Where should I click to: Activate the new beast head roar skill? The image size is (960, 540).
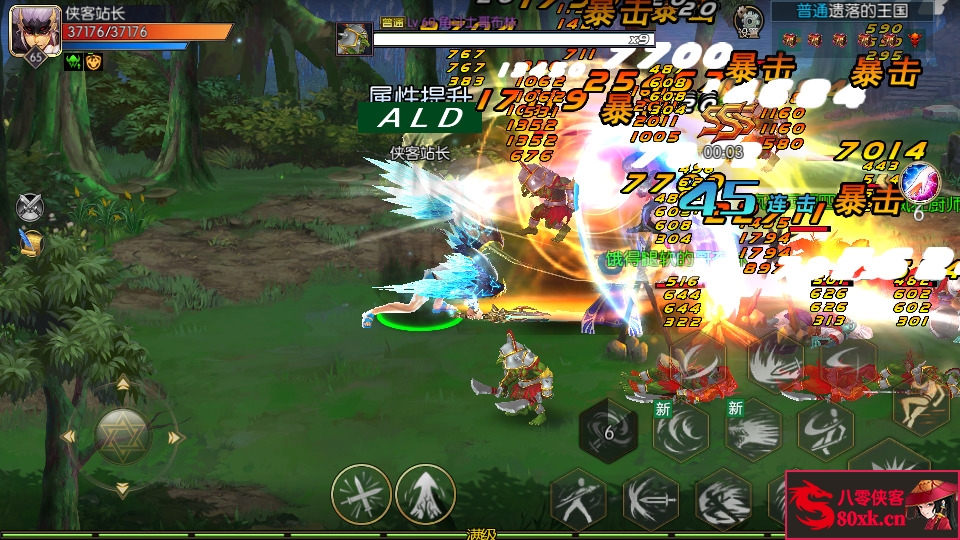[752, 432]
